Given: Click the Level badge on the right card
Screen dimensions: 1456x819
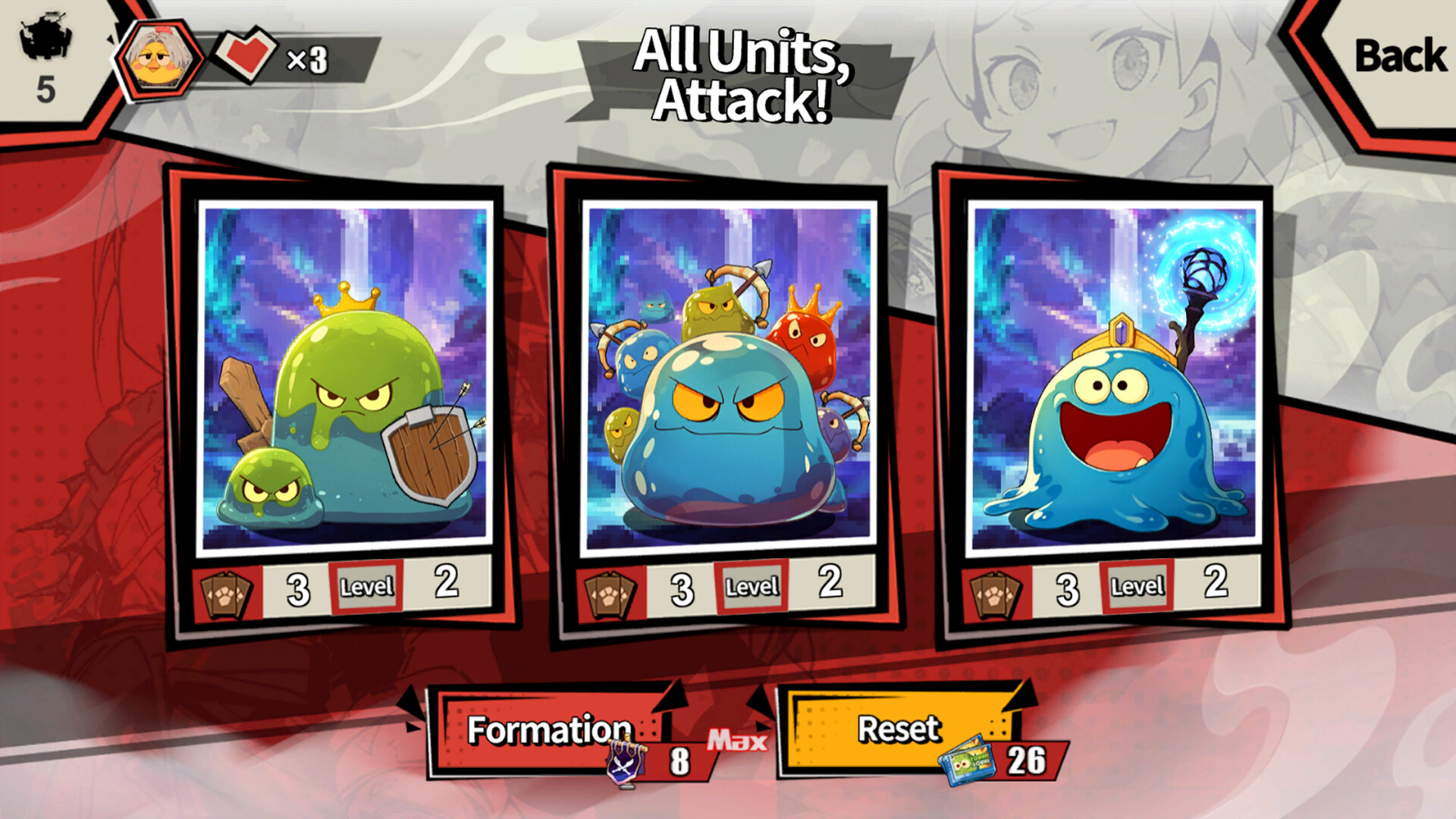Looking at the screenshot, I should [1136, 585].
